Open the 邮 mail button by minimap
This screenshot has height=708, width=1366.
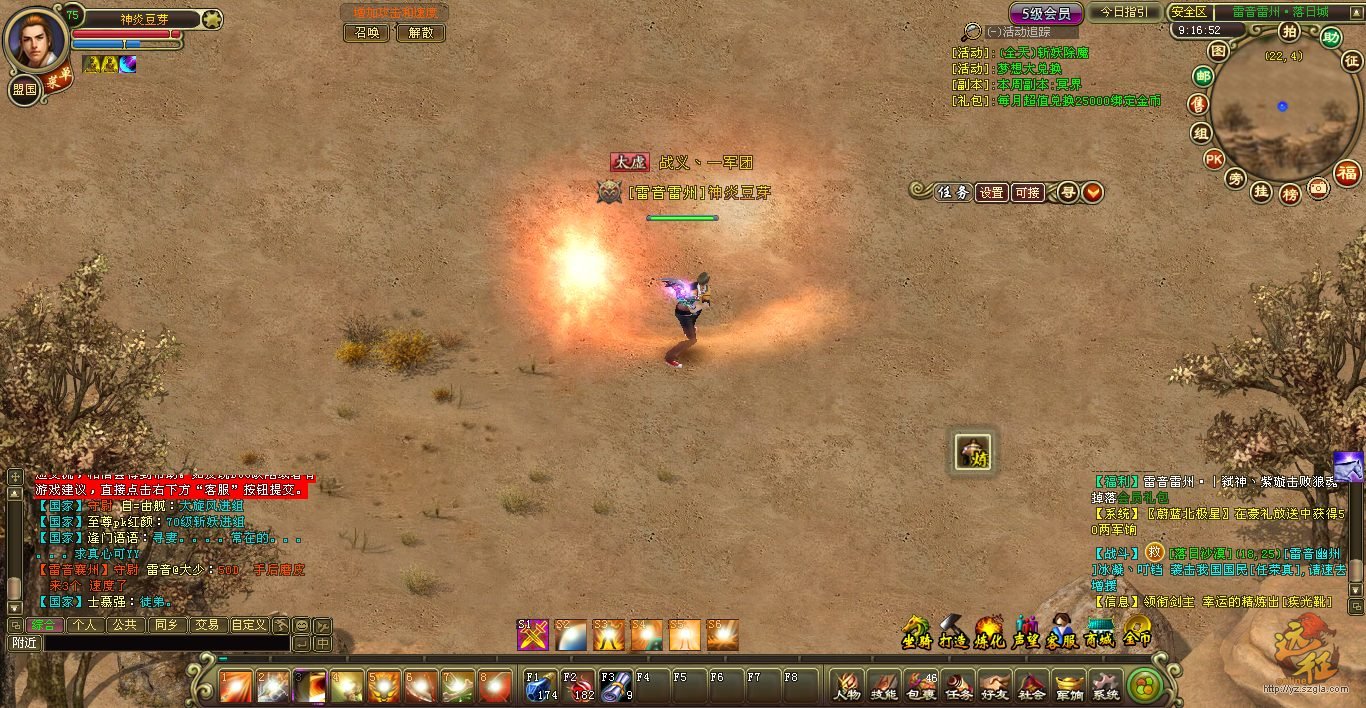(1203, 76)
